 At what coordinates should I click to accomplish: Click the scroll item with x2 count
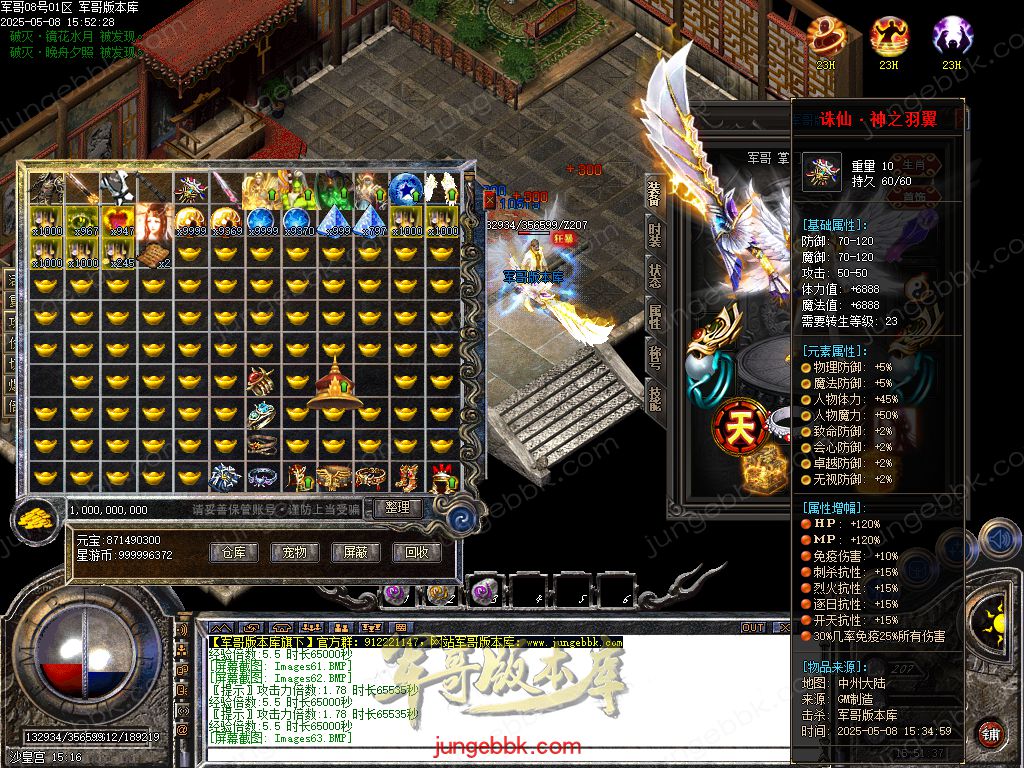tap(155, 254)
